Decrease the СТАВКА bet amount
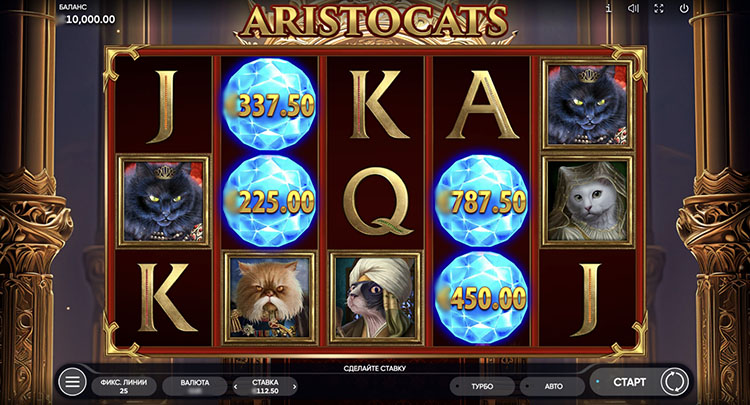The height and width of the screenshot is (405, 750). [237, 386]
